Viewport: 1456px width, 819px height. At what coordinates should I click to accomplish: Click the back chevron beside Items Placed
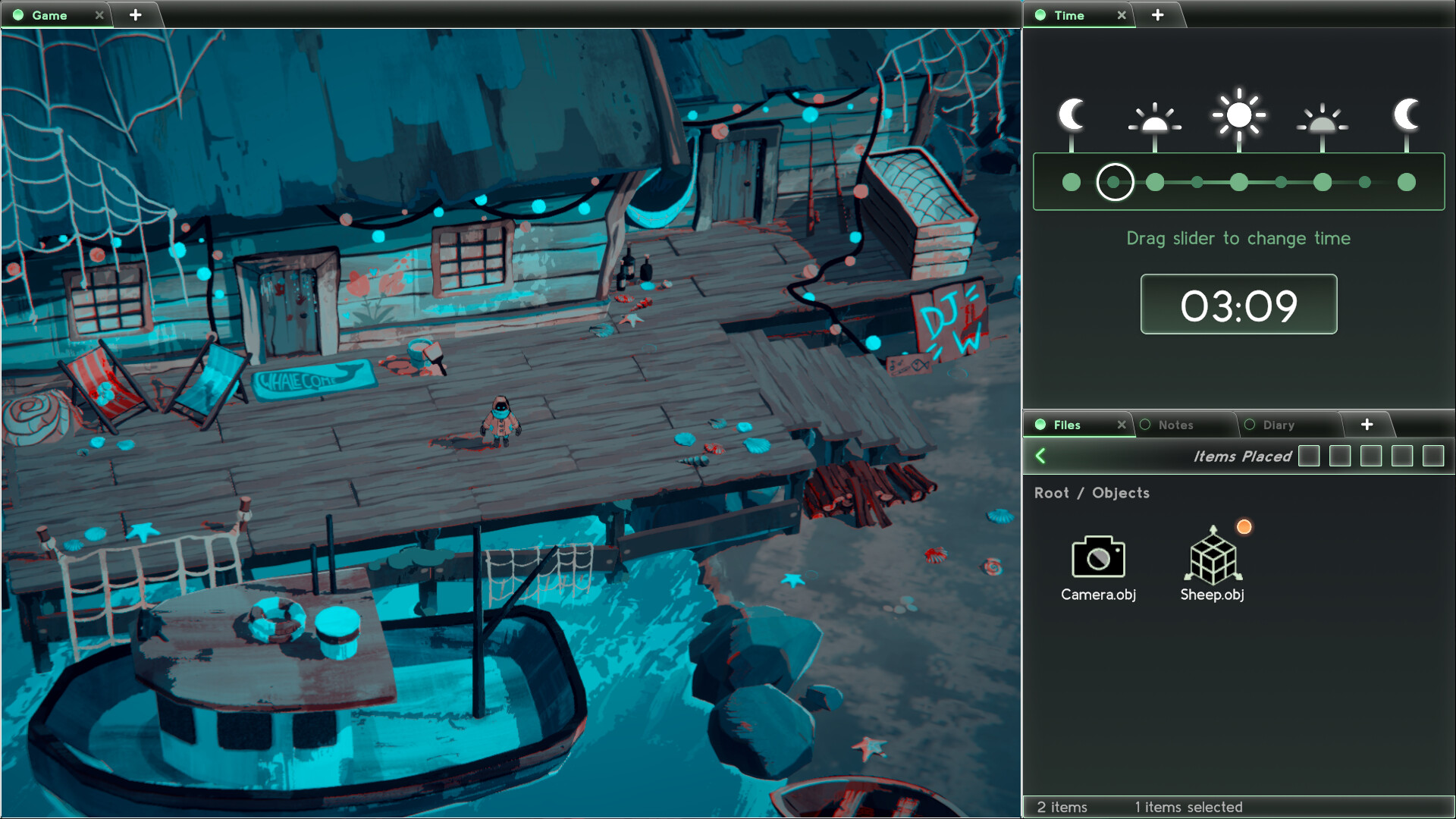[1042, 457]
